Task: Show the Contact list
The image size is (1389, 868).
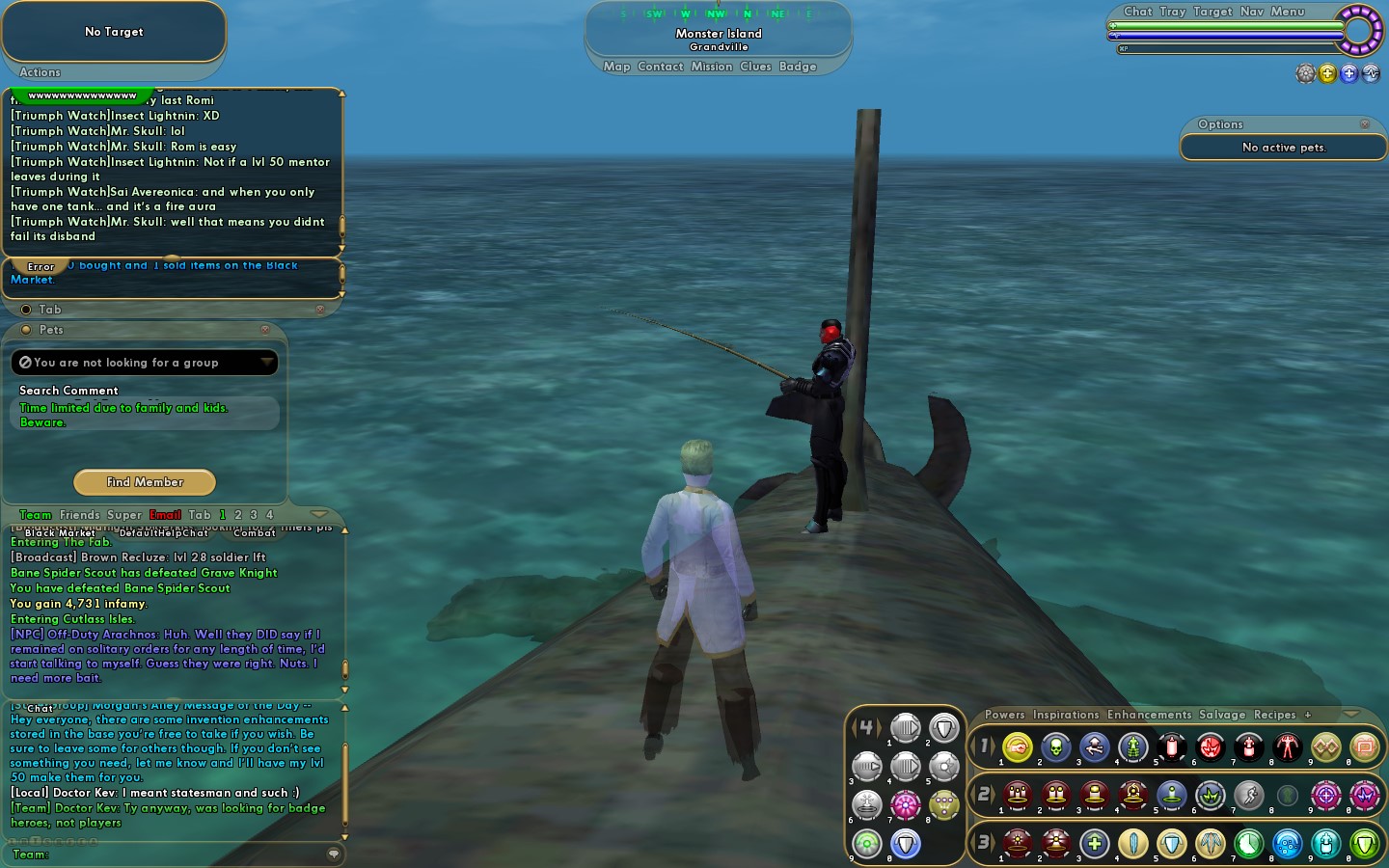Action: pos(661,67)
